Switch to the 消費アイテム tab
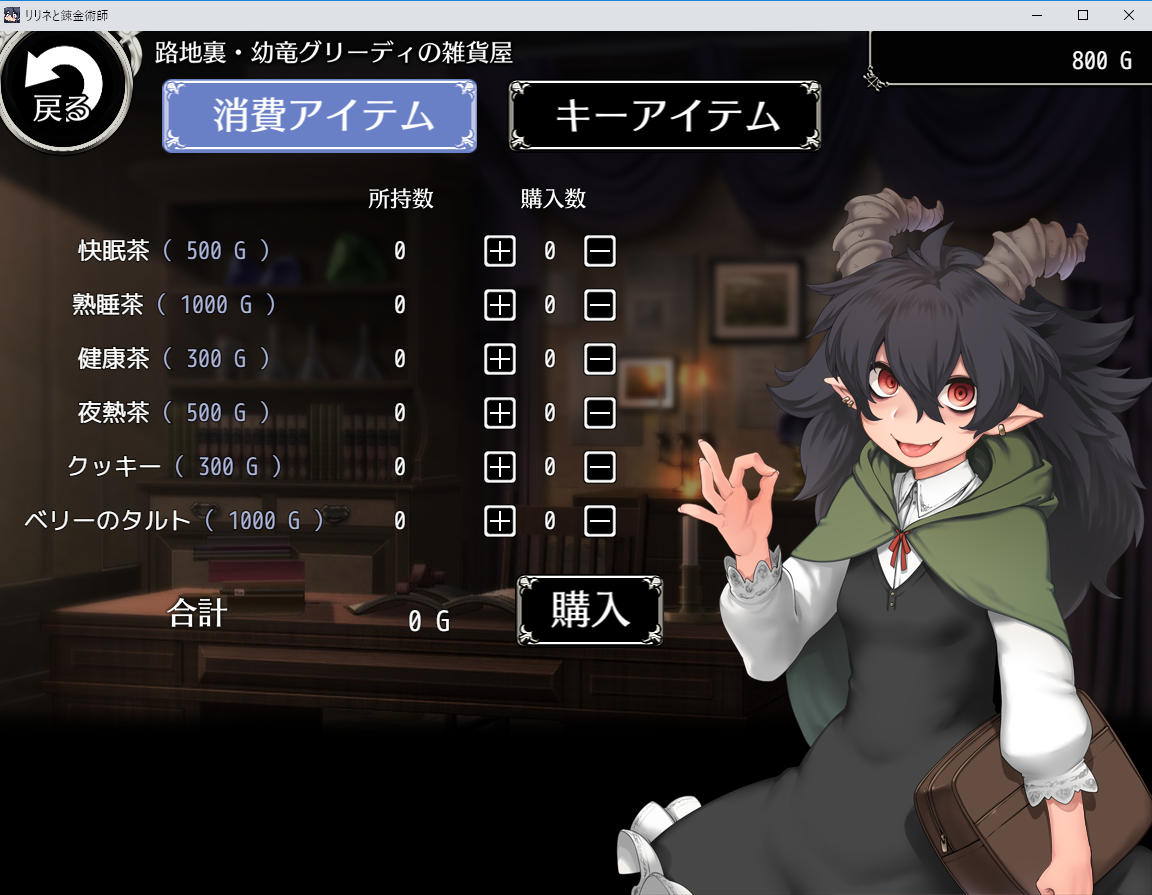The height and width of the screenshot is (895, 1152). pyautogui.click(x=320, y=116)
